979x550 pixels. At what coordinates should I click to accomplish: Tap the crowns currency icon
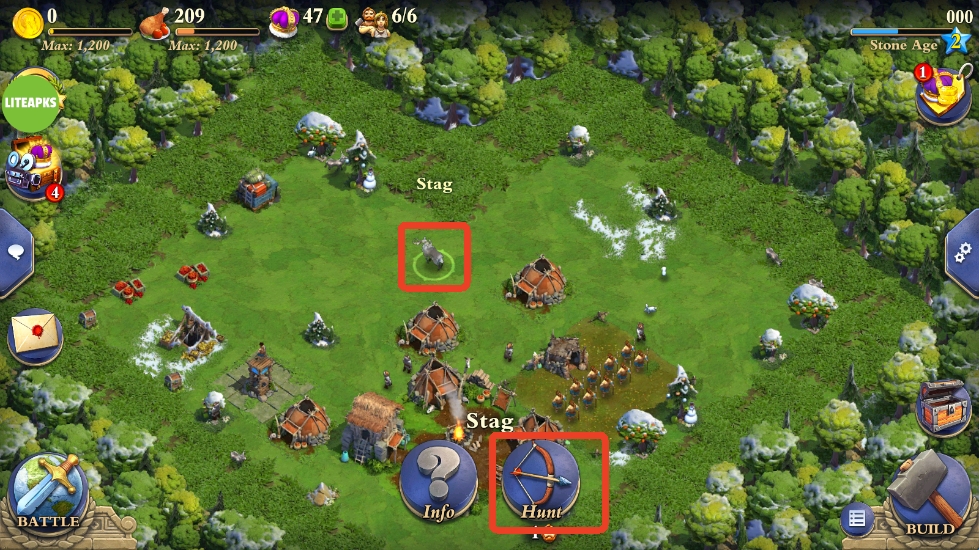pyautogui.click(x=284, y=19)
